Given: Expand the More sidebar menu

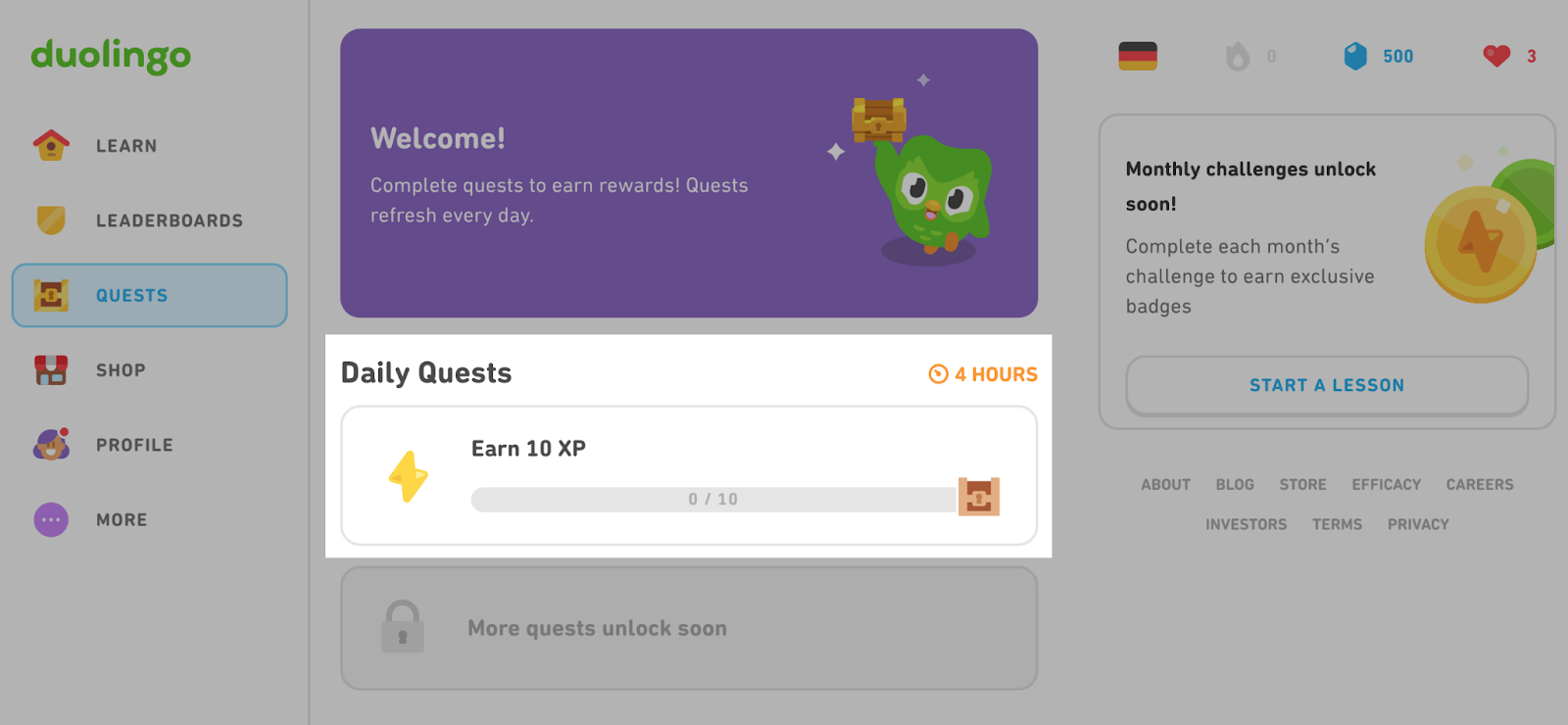Looking at the screenshot, I should click(x=50, y=519).
